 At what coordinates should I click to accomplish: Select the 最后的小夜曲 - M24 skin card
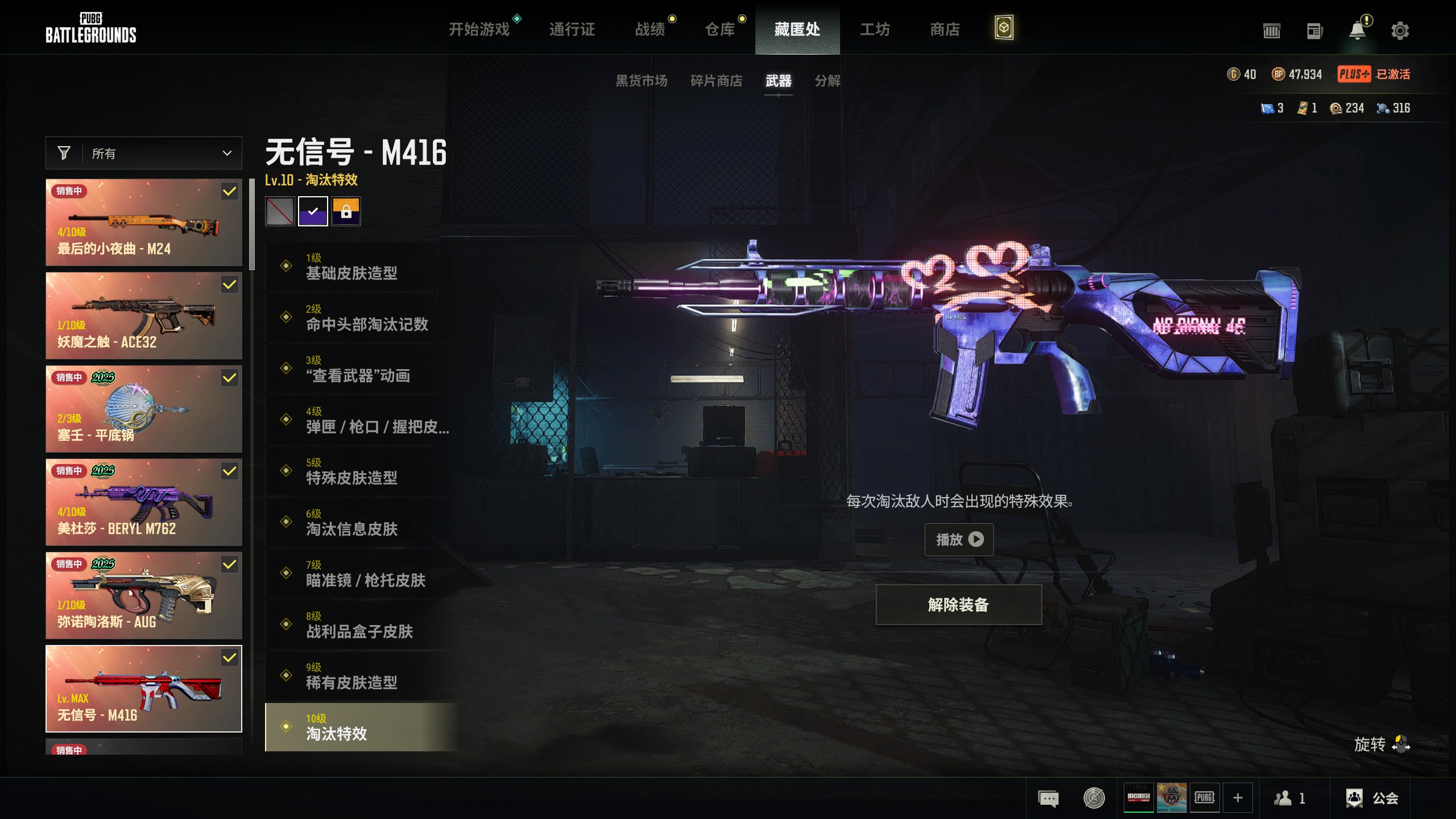(144, 222)
